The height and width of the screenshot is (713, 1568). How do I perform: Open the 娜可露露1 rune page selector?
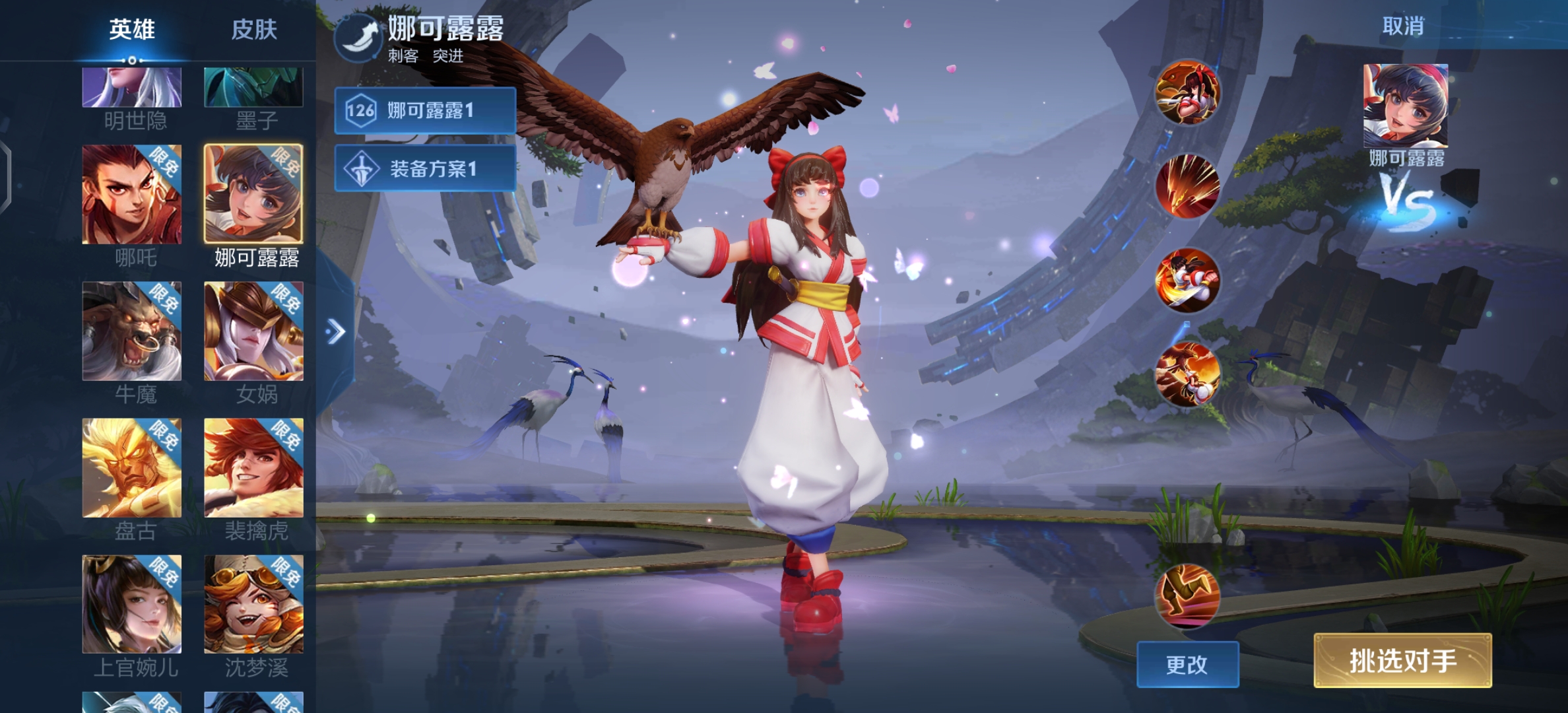(x=425, y=111)
